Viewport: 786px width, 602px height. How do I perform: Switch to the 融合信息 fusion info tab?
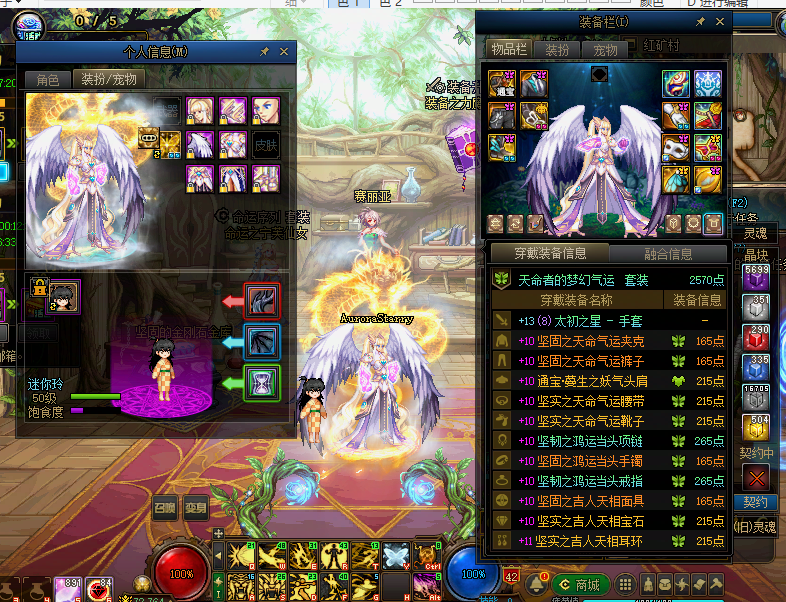coord(668,253)
